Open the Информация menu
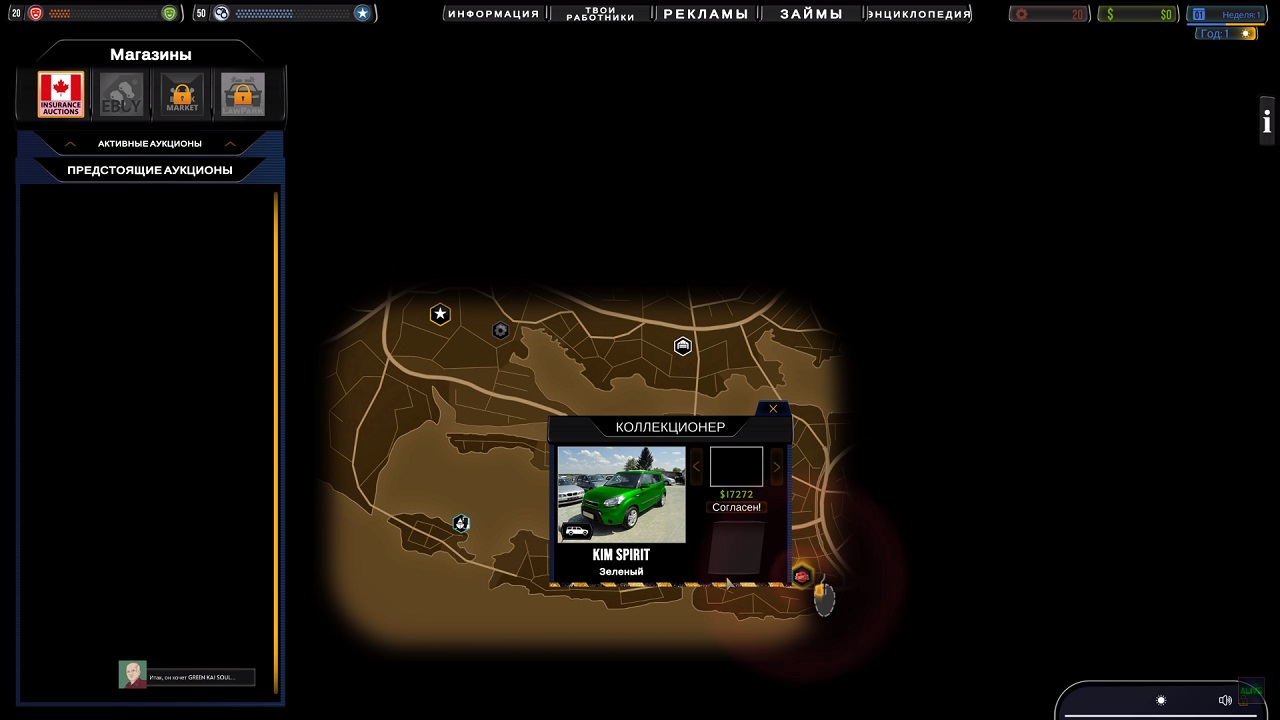 (x=493, y=14)
